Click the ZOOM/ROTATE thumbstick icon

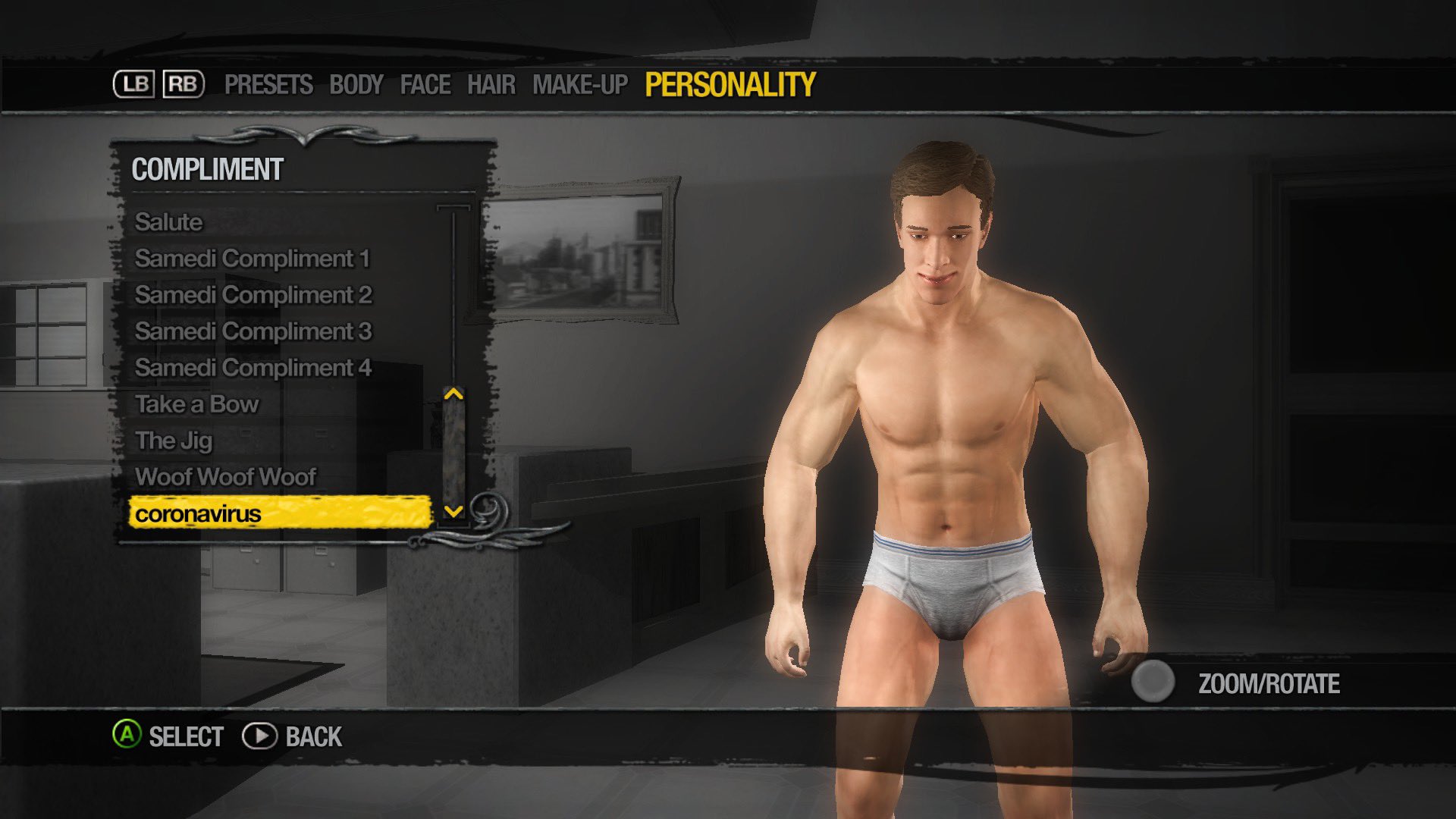pos(1153,682)
